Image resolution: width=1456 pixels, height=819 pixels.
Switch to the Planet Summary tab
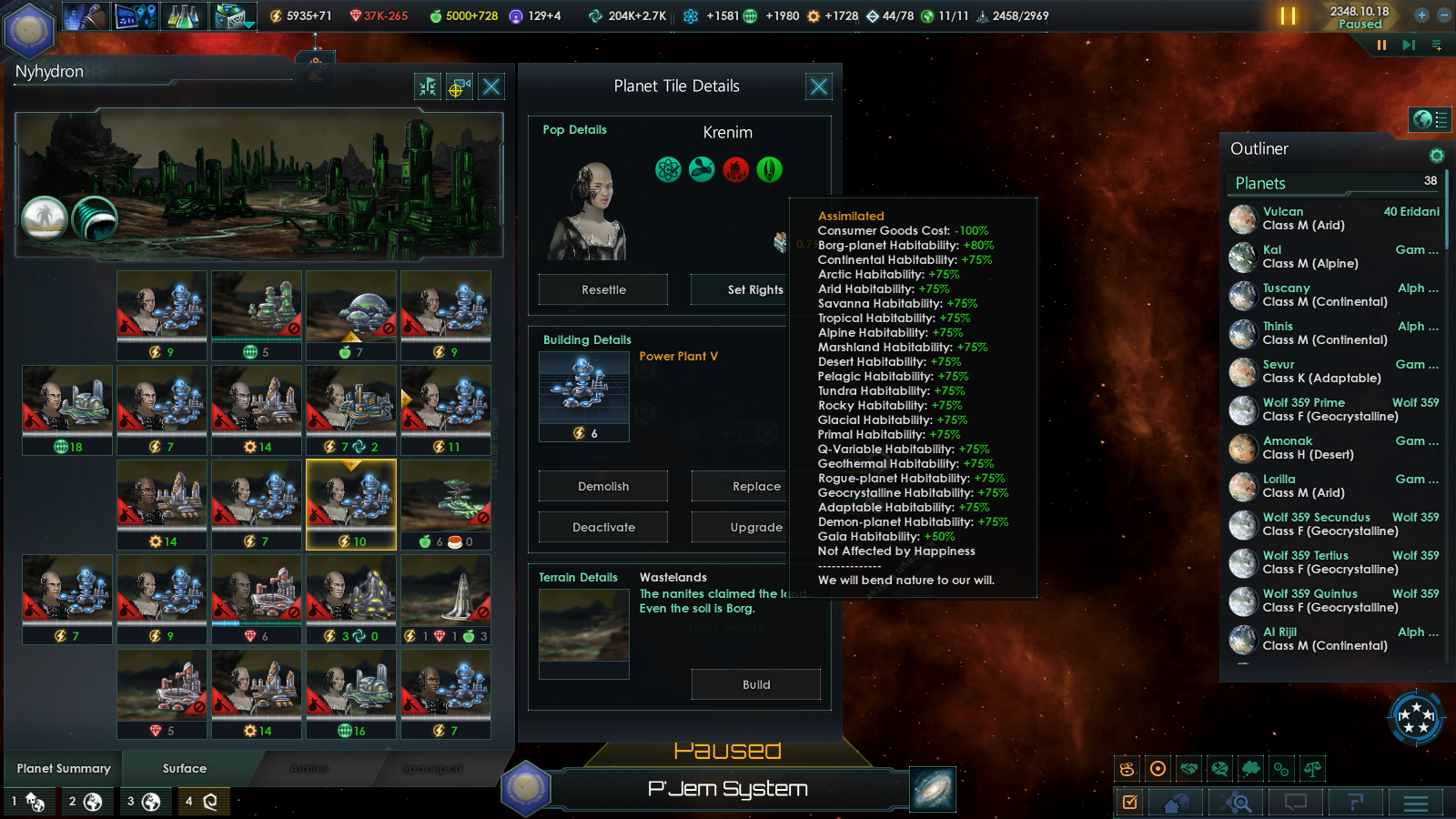[64, 769]
